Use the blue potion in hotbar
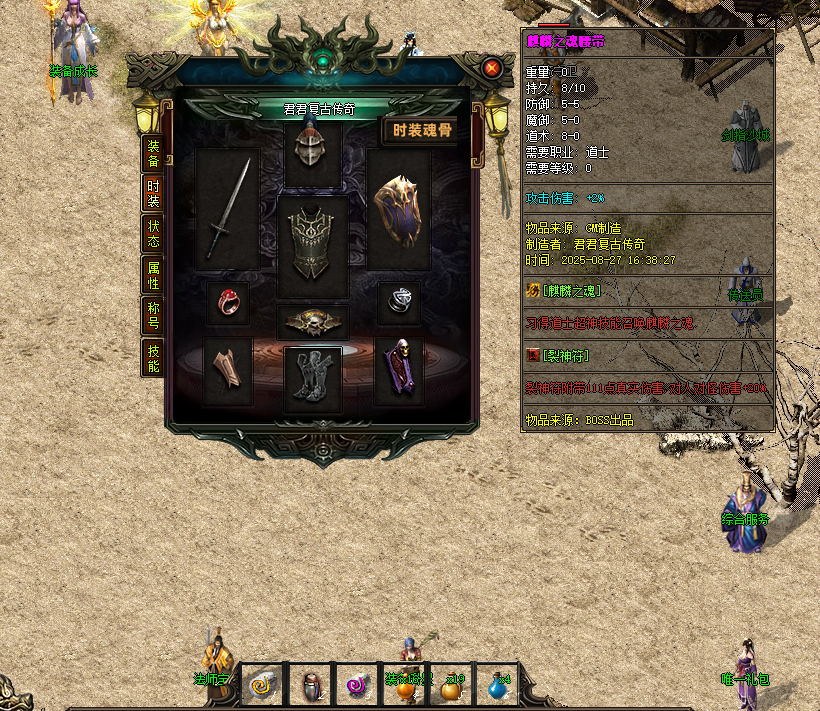 tap(497, 684)
